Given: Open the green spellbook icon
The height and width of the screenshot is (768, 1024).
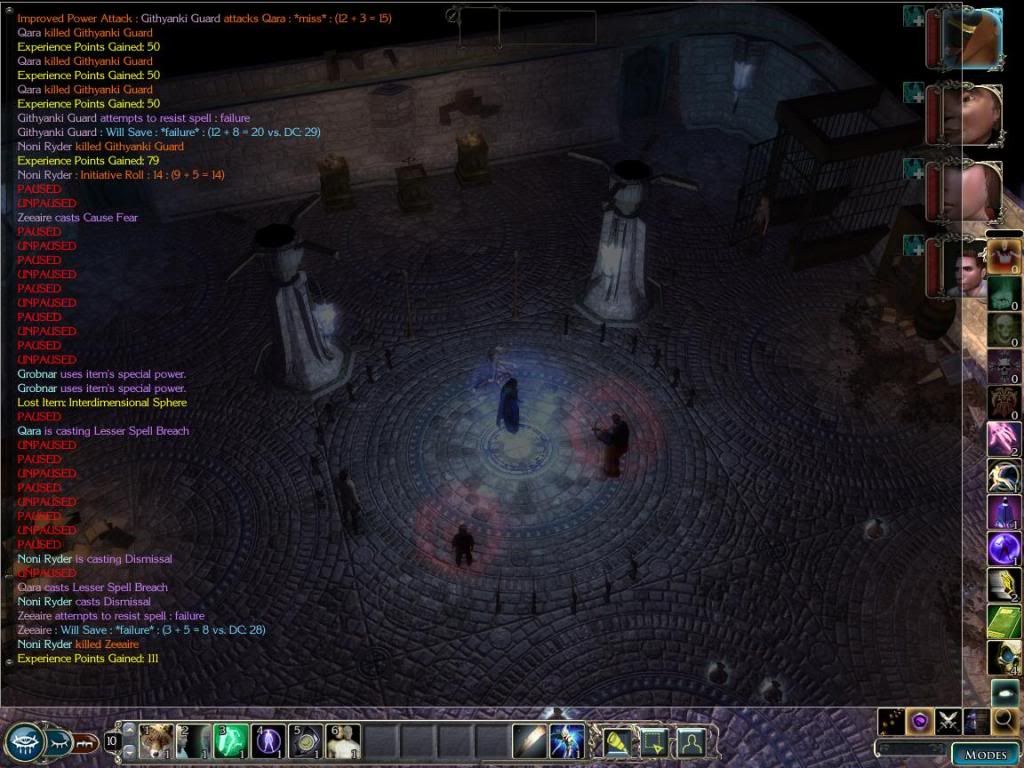Looking at the screenshot, I should 1004,621.
